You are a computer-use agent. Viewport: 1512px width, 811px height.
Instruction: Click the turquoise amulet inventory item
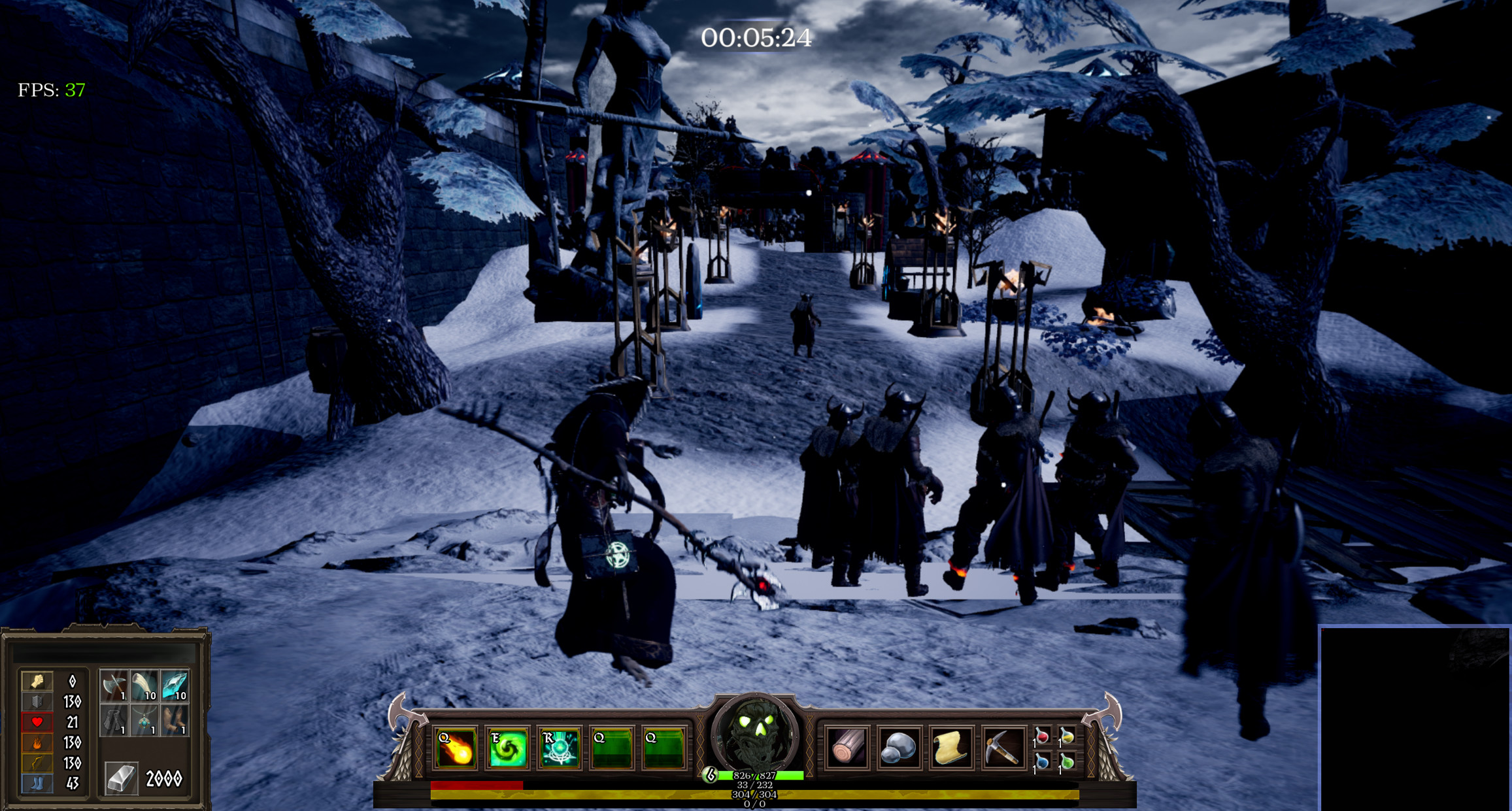[145, 721]
